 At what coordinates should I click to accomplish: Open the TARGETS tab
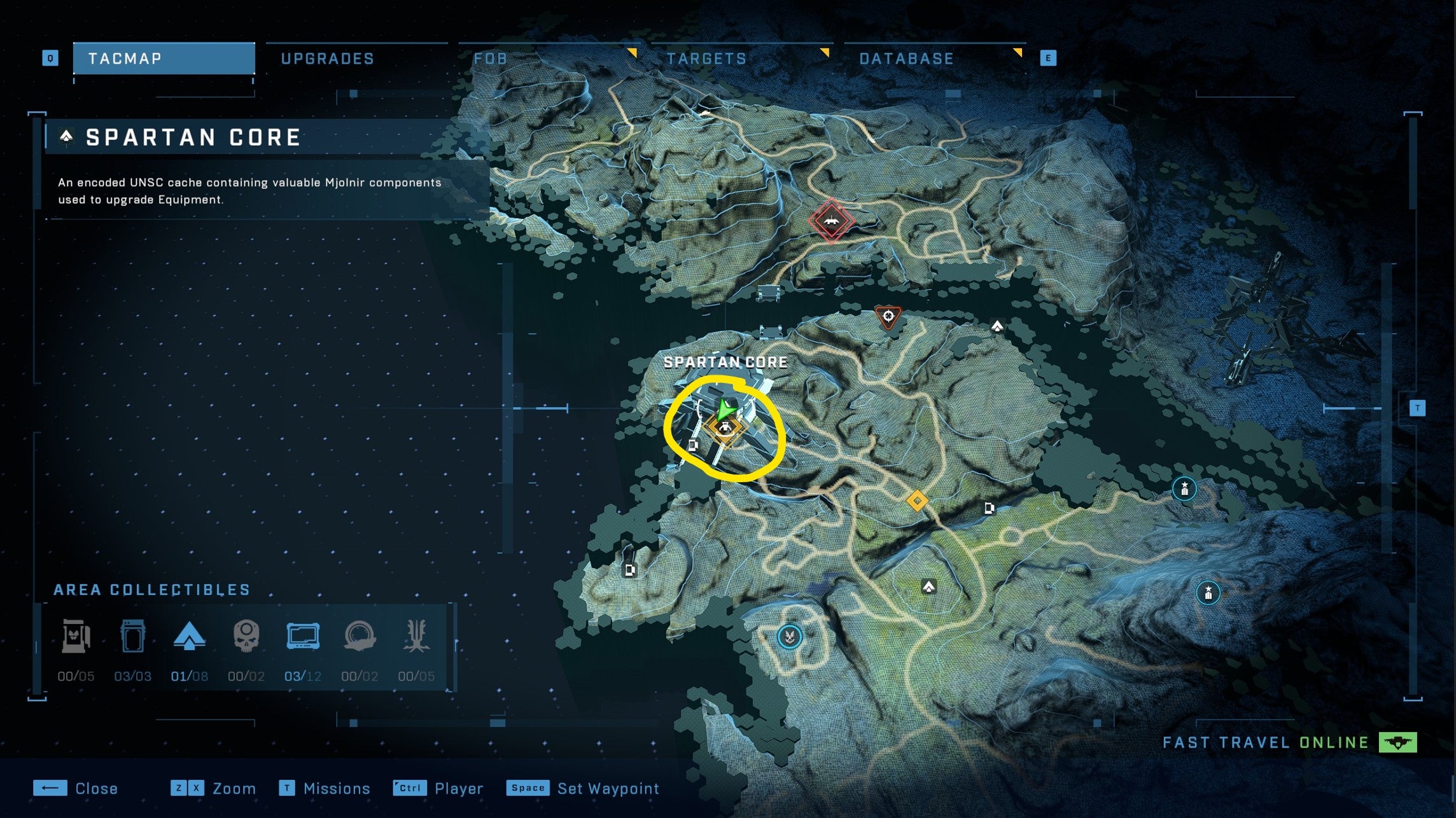click(706, 58)
